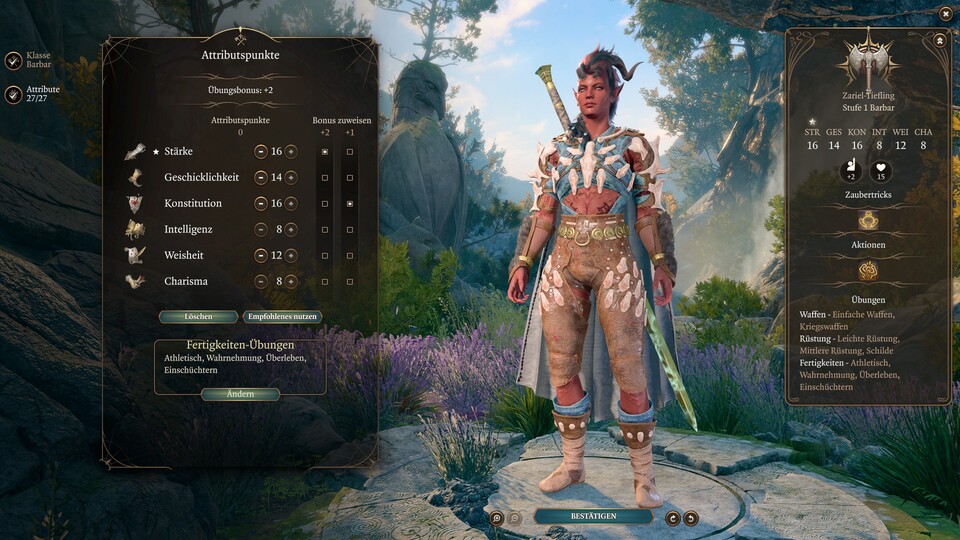The image size is (960, 540).
Task: Assign the +1 bonus to Charisma
Action: [349, 282]
